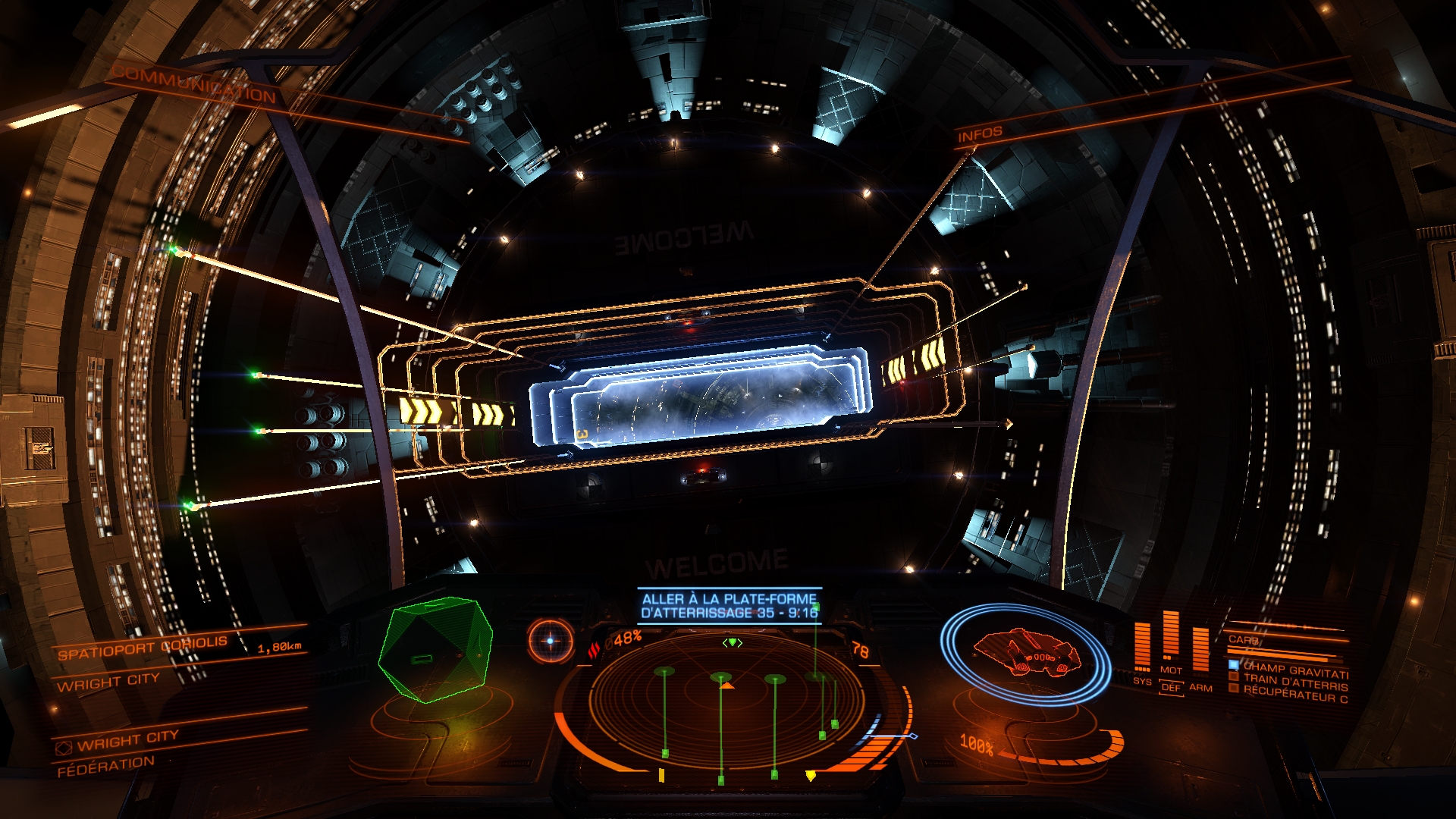
Task: Open the Infos panel header
Action: coord(979,135)
